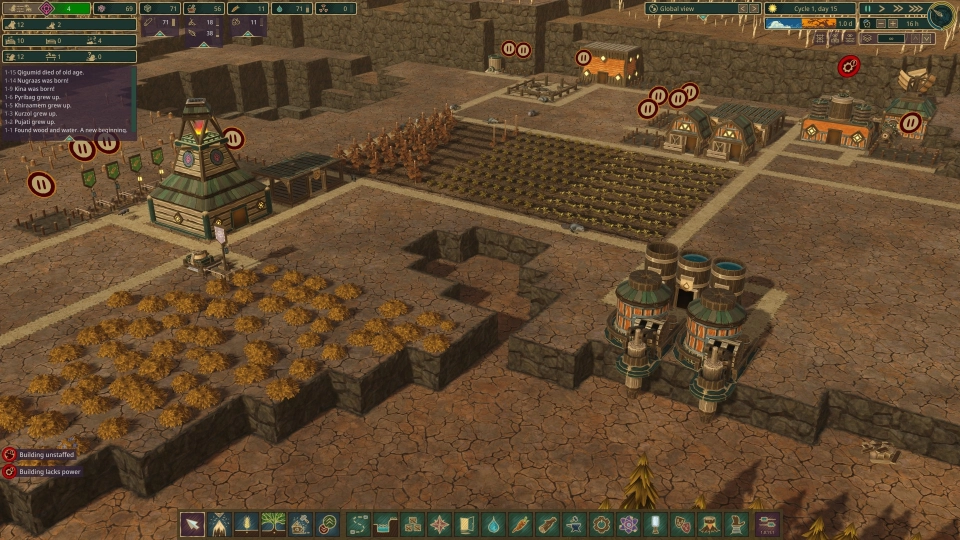Open the tree planting tool
Screen dimensions: 960x540
(x=272, y=524)
